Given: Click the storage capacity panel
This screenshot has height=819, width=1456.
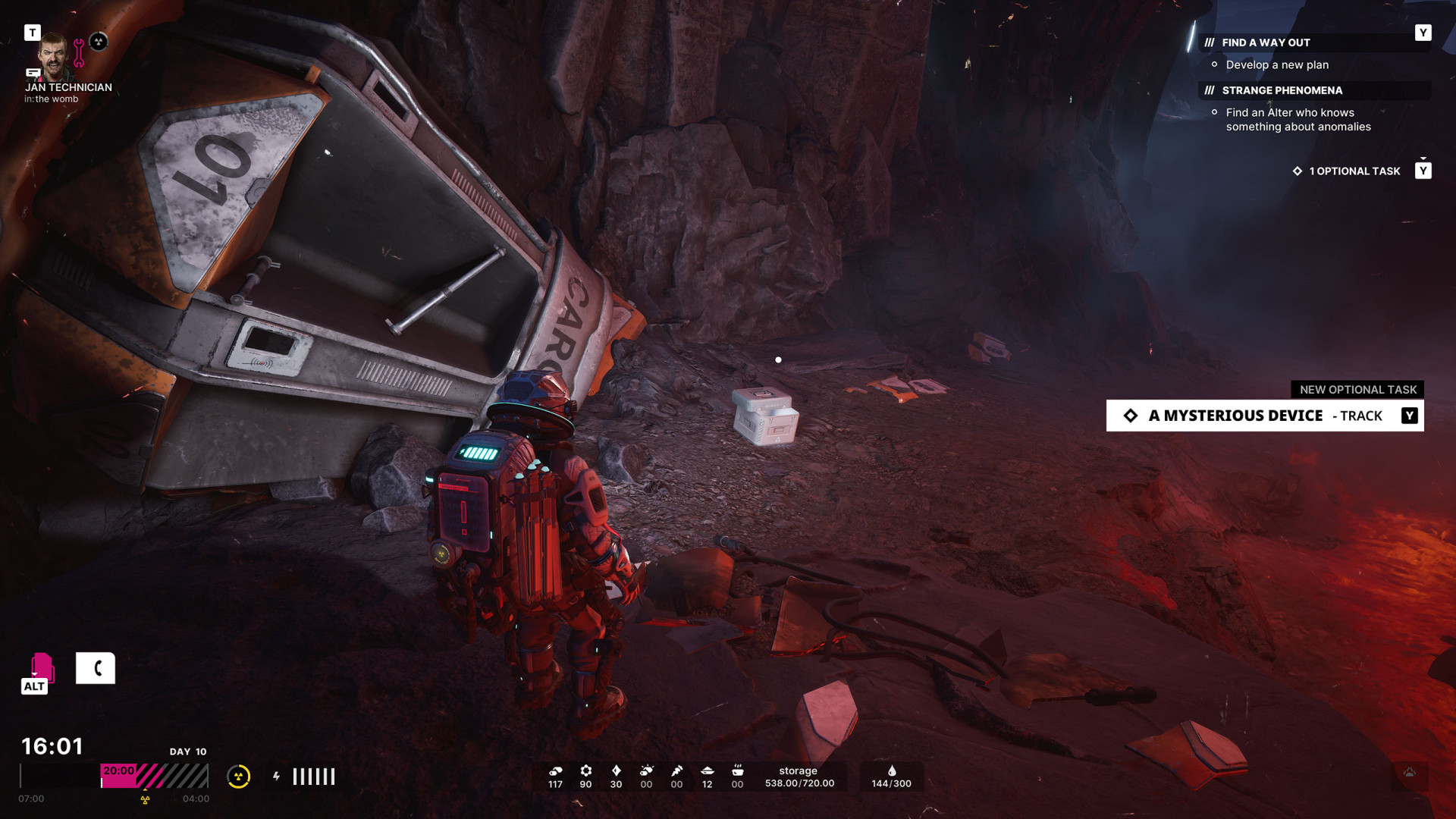Looking at the screenshot, I should click(799, 777).
